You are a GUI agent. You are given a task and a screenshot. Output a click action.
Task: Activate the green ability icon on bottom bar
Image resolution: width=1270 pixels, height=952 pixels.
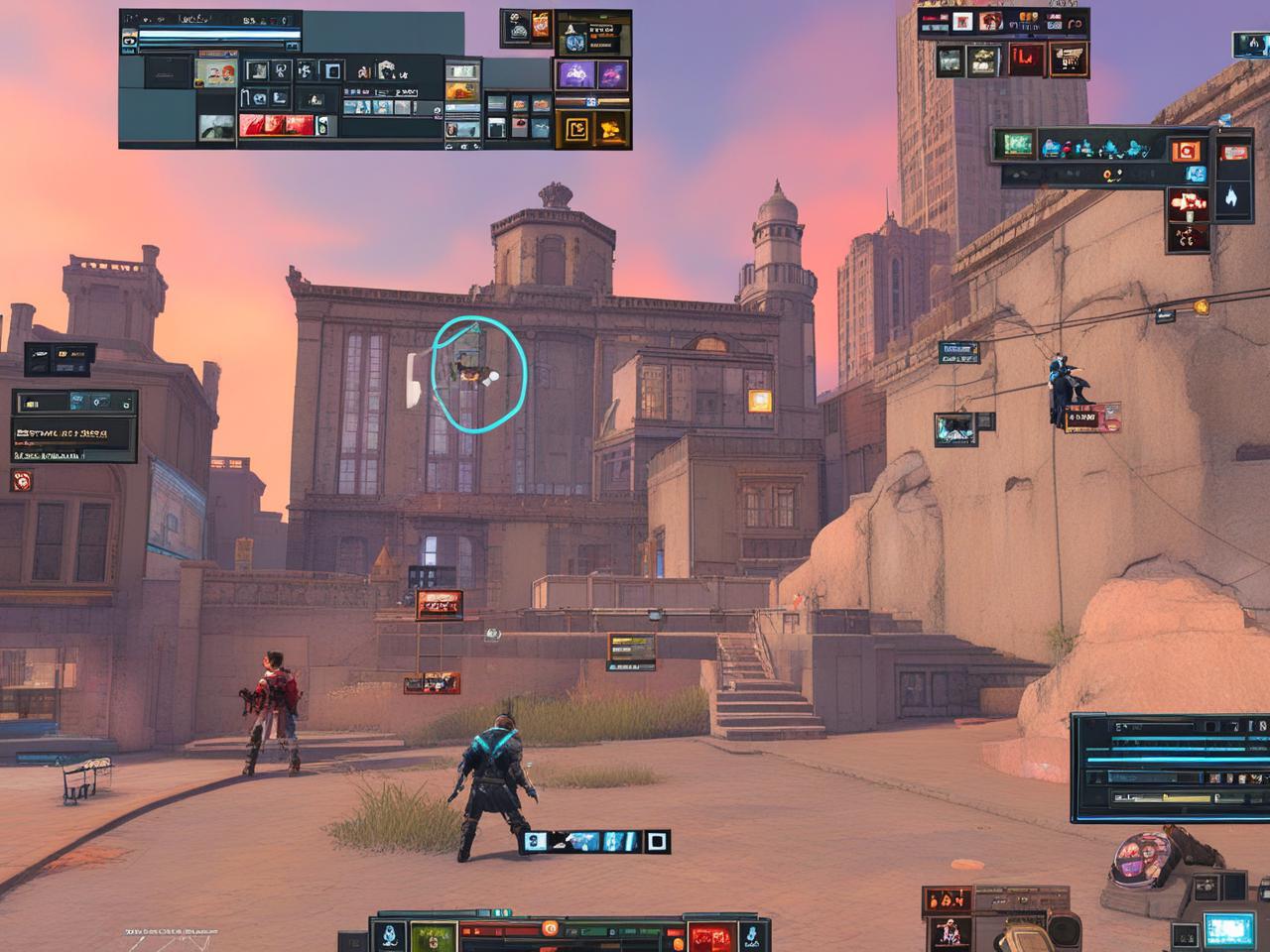tap(433, 935)
